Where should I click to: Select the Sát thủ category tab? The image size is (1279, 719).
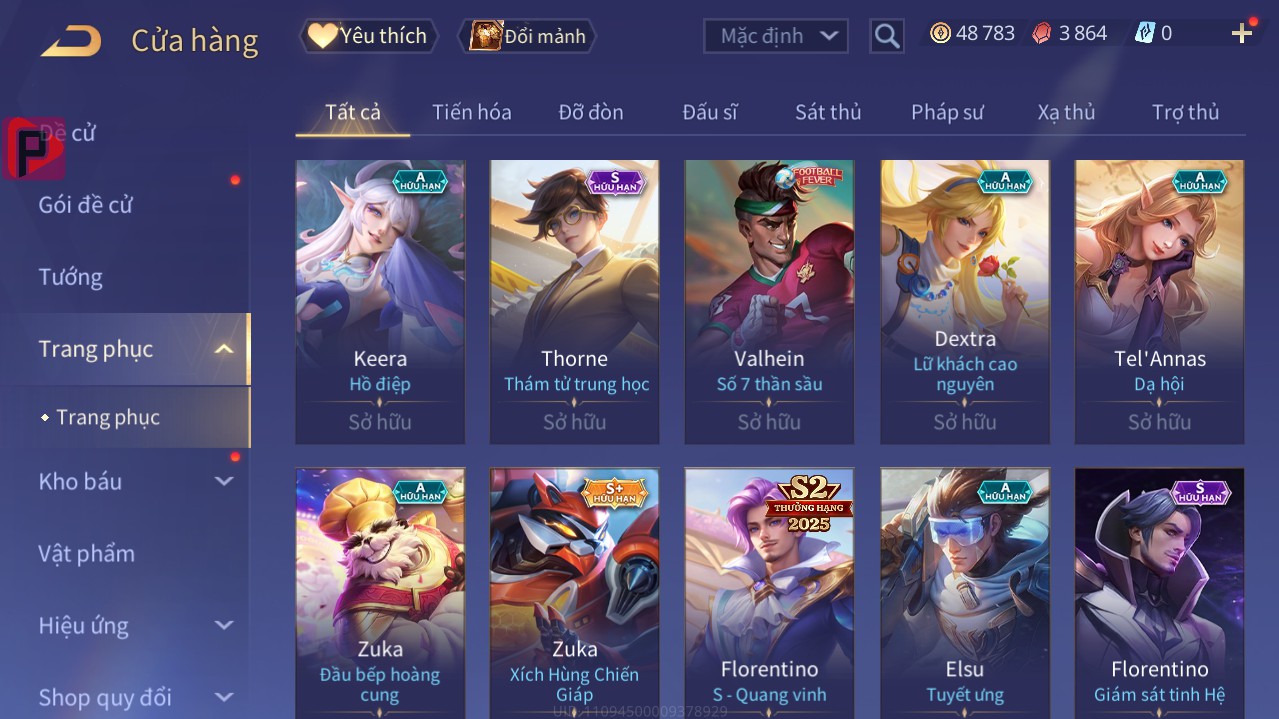[827, 112]
